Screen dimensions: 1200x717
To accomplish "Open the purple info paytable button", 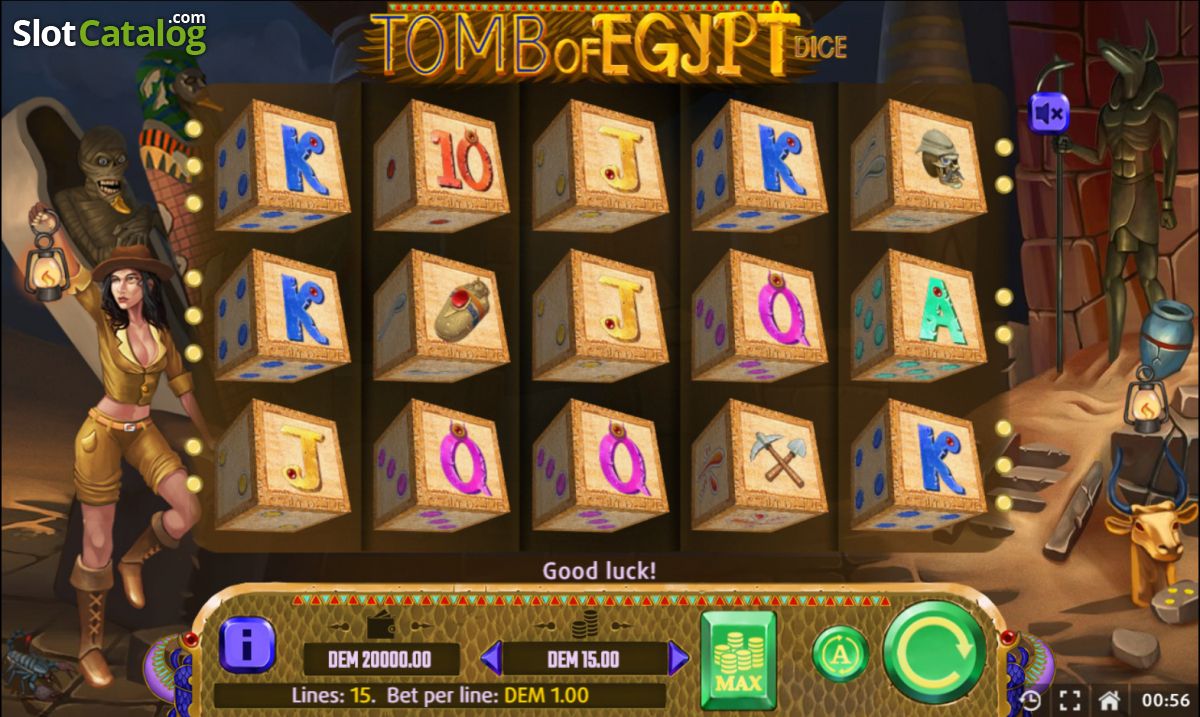I will [247, 643].
